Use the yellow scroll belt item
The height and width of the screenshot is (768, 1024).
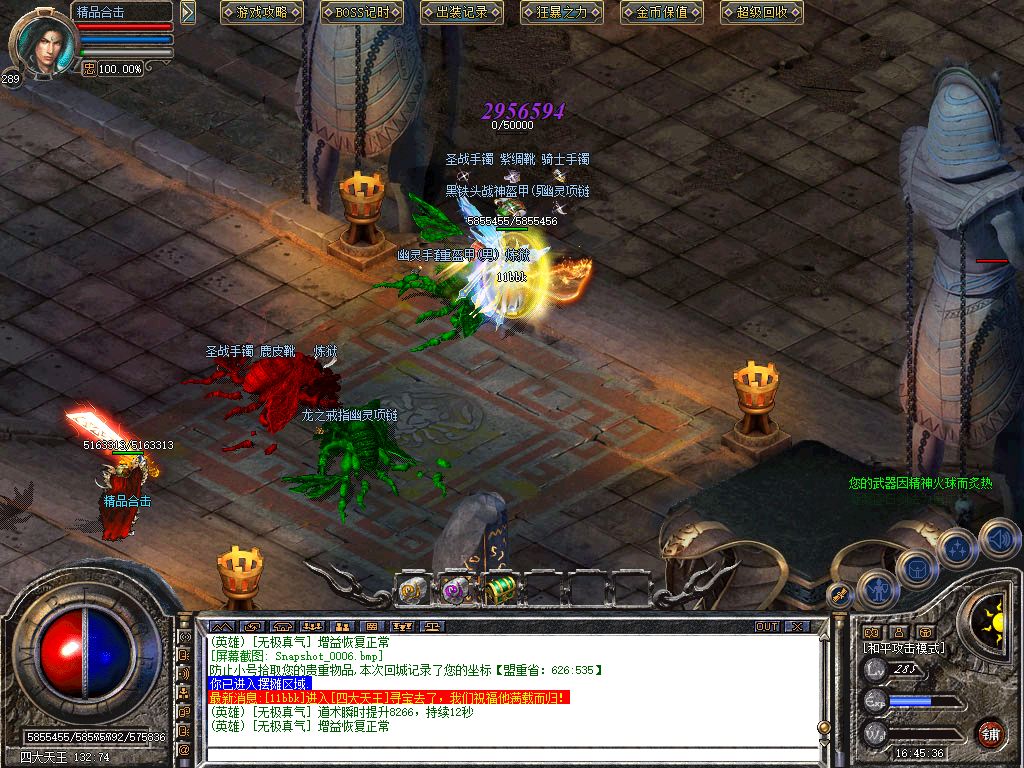click(413, 590)
